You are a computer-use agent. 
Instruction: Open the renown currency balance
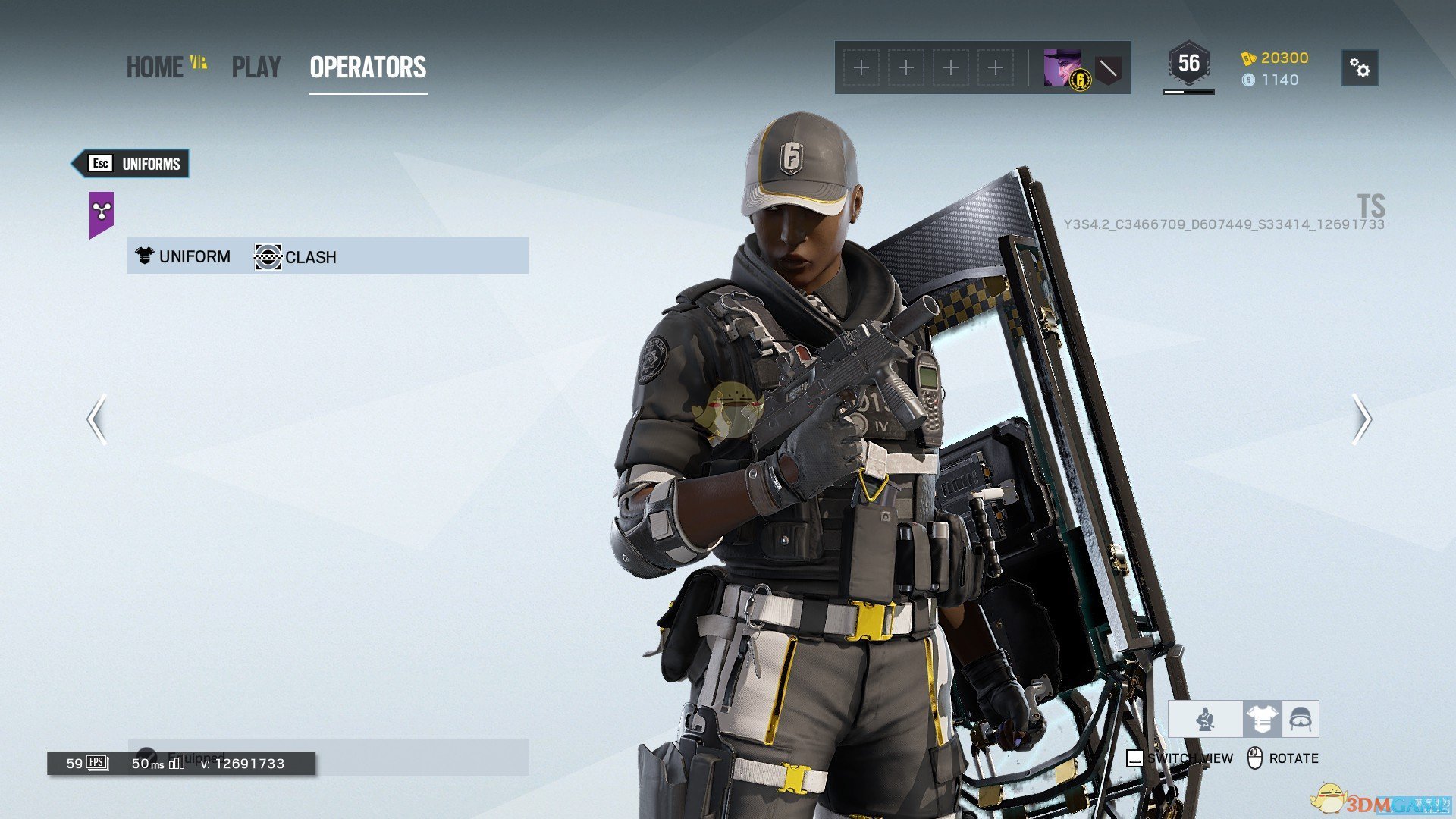1275,58
